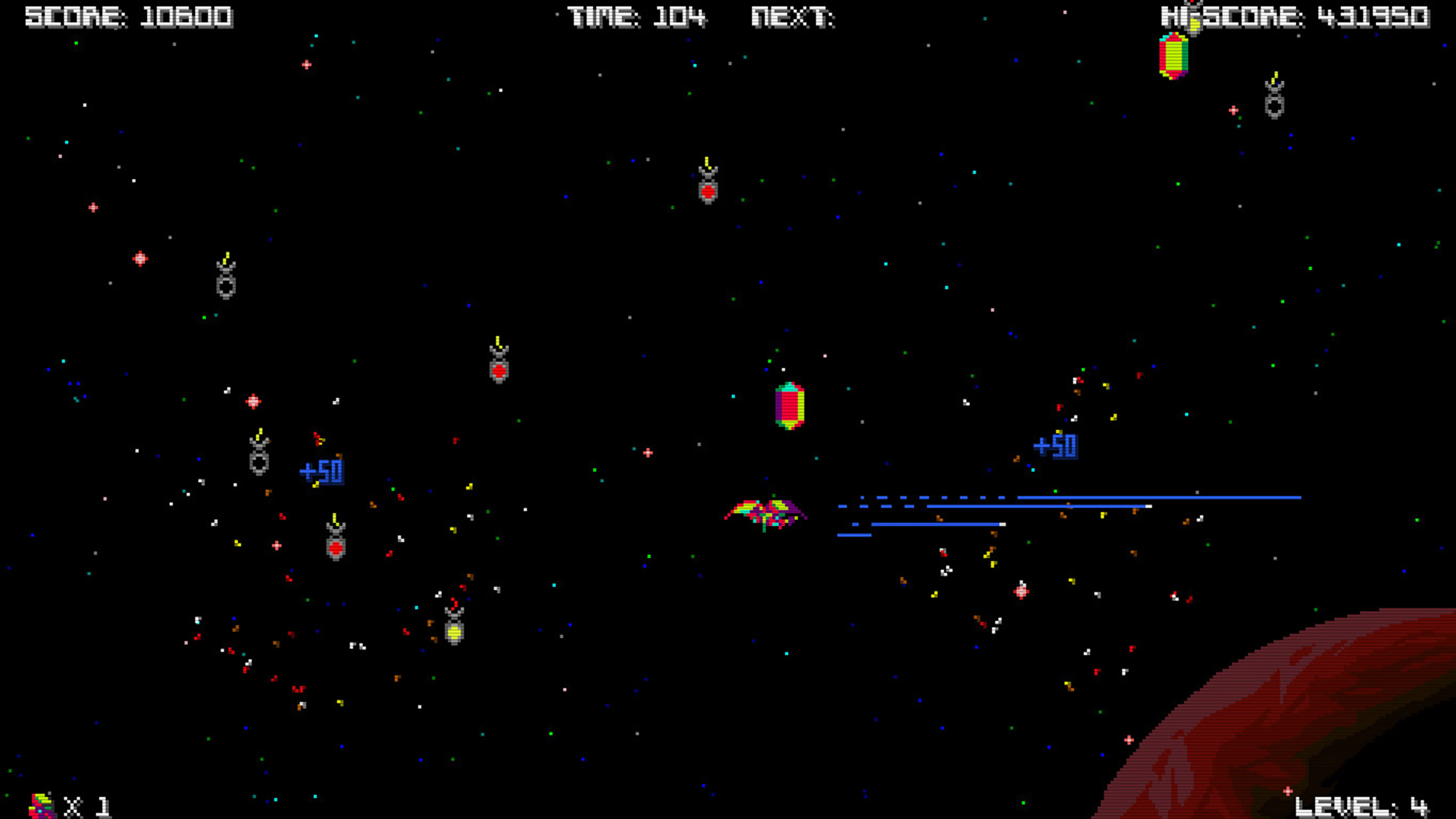Screen dimensions: 1456x819
Task: Click the rainbow gem in screen center
Action: point(789,406)
